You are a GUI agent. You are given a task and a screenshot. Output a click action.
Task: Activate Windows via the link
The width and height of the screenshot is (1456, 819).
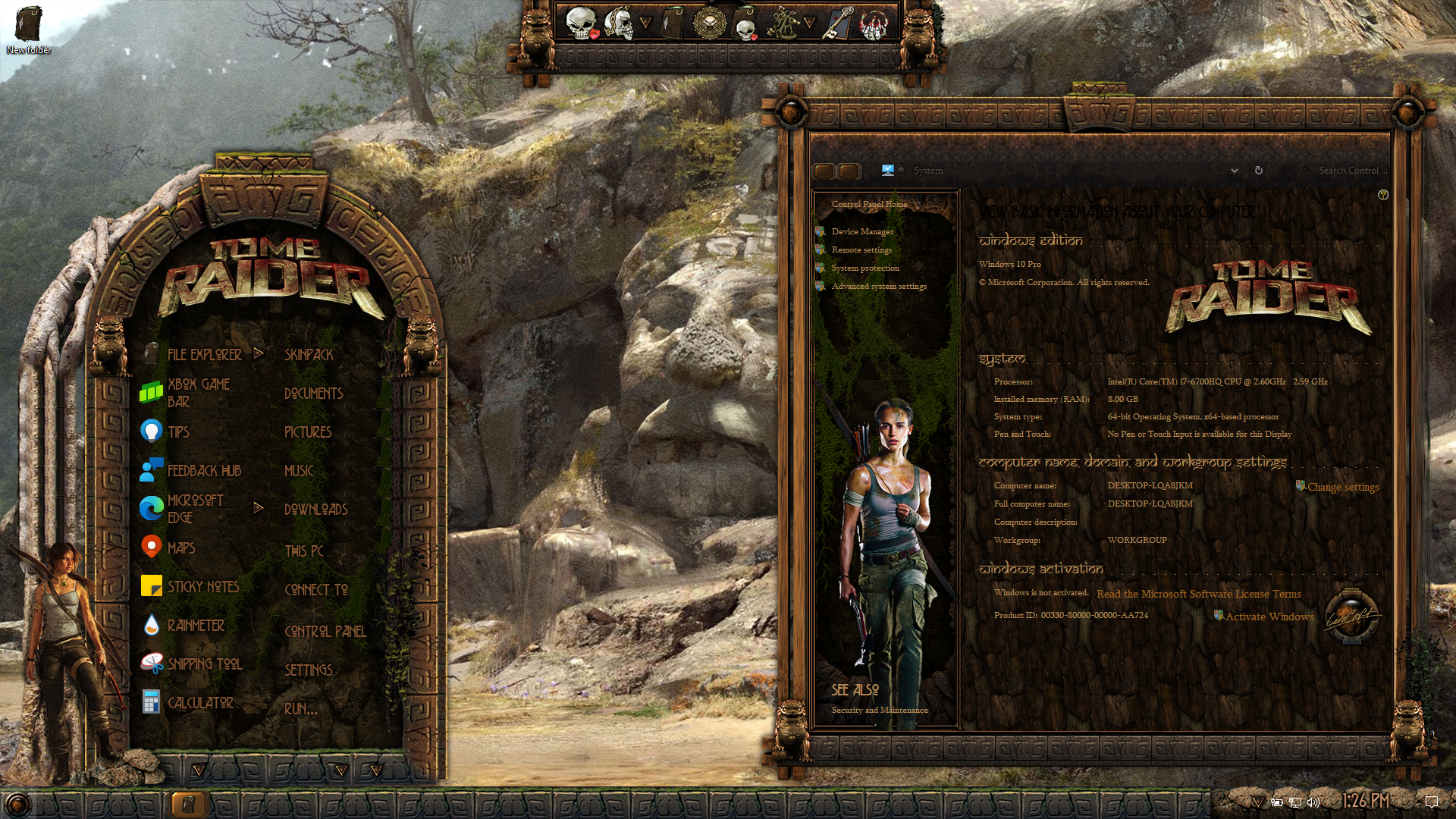click(x=1269, y=617)
